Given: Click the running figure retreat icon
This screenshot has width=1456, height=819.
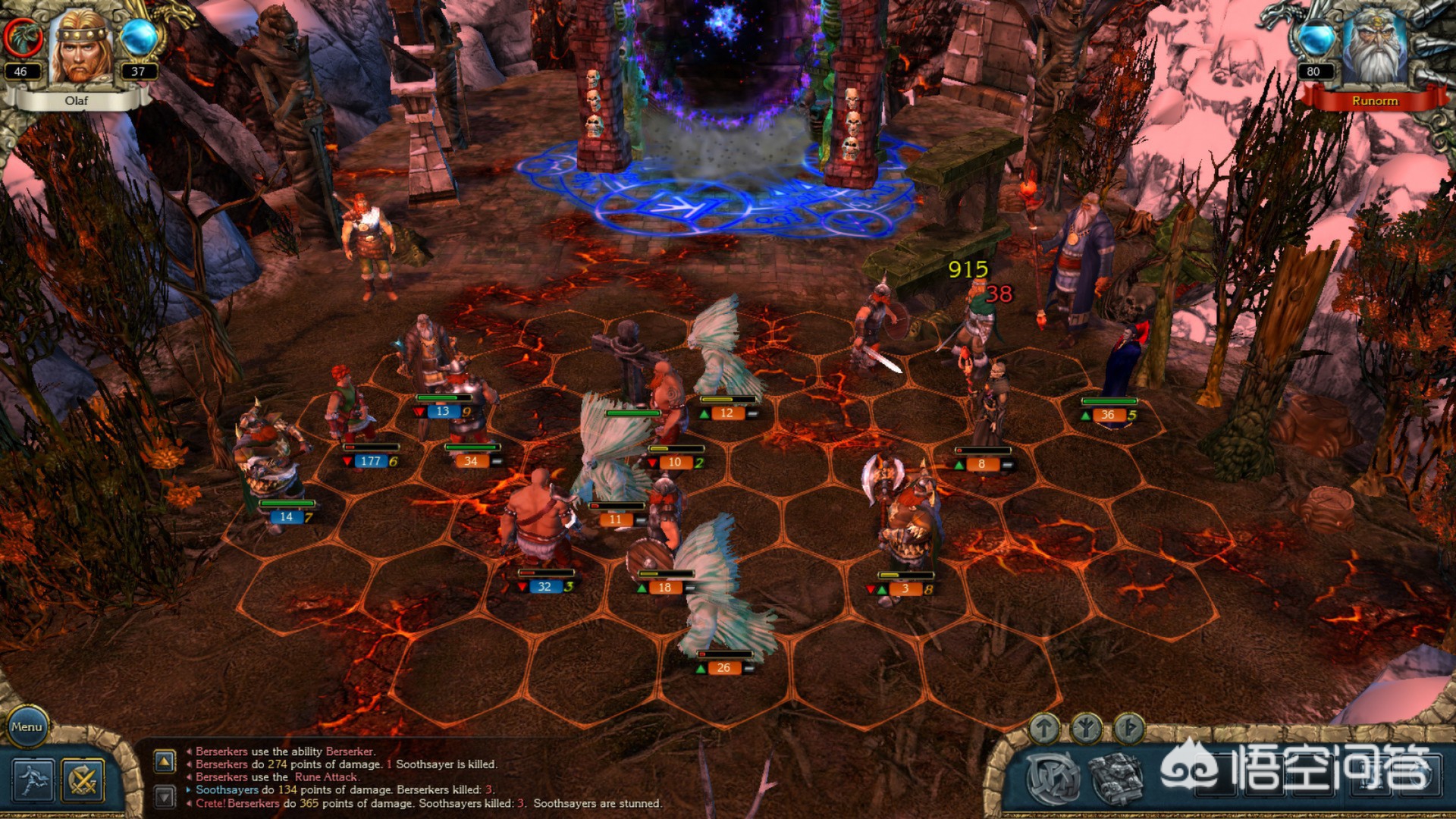Looking at the screenshot, I should [x=33, y=780].
